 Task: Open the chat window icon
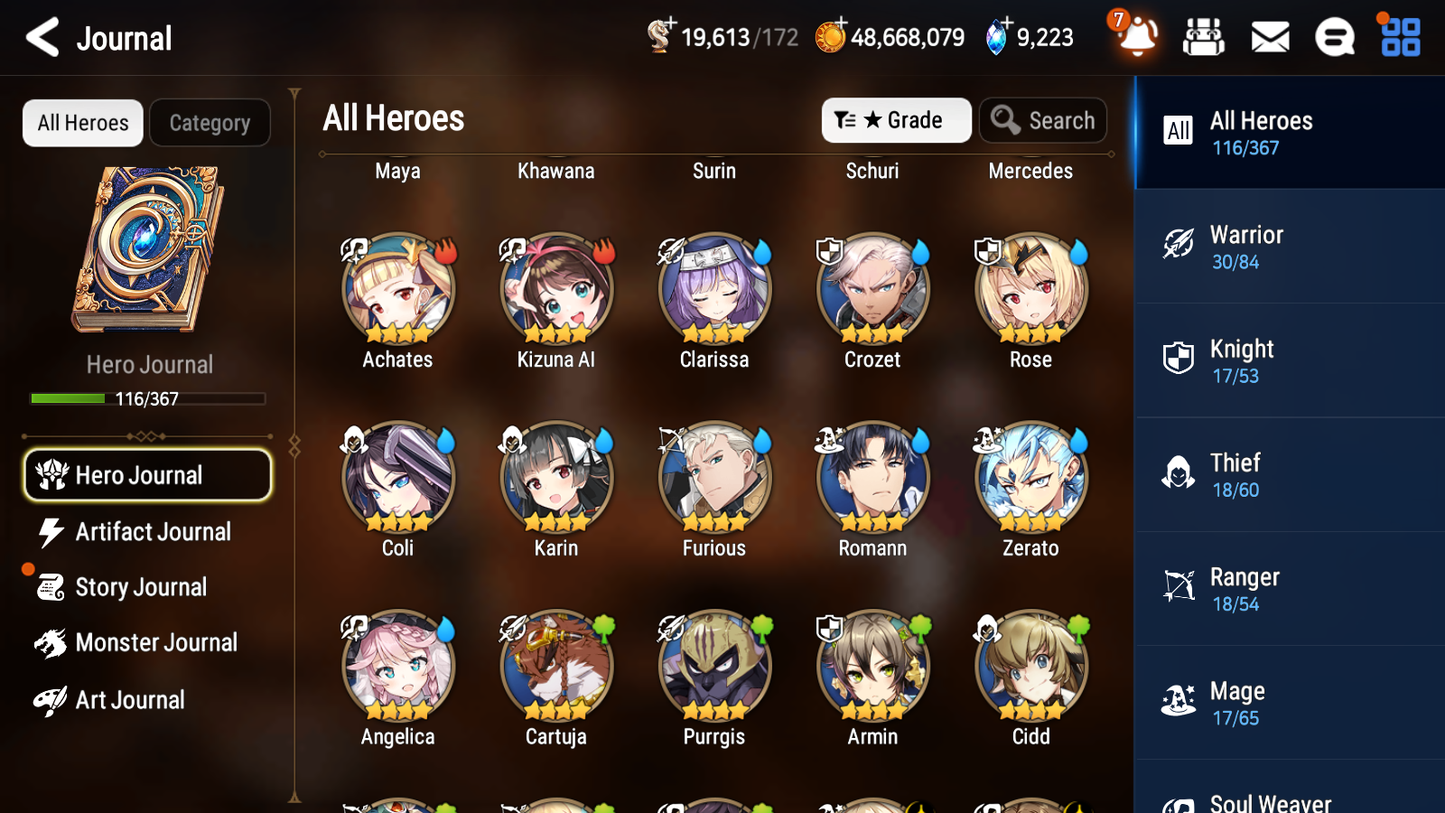[x=1334, y=36]
